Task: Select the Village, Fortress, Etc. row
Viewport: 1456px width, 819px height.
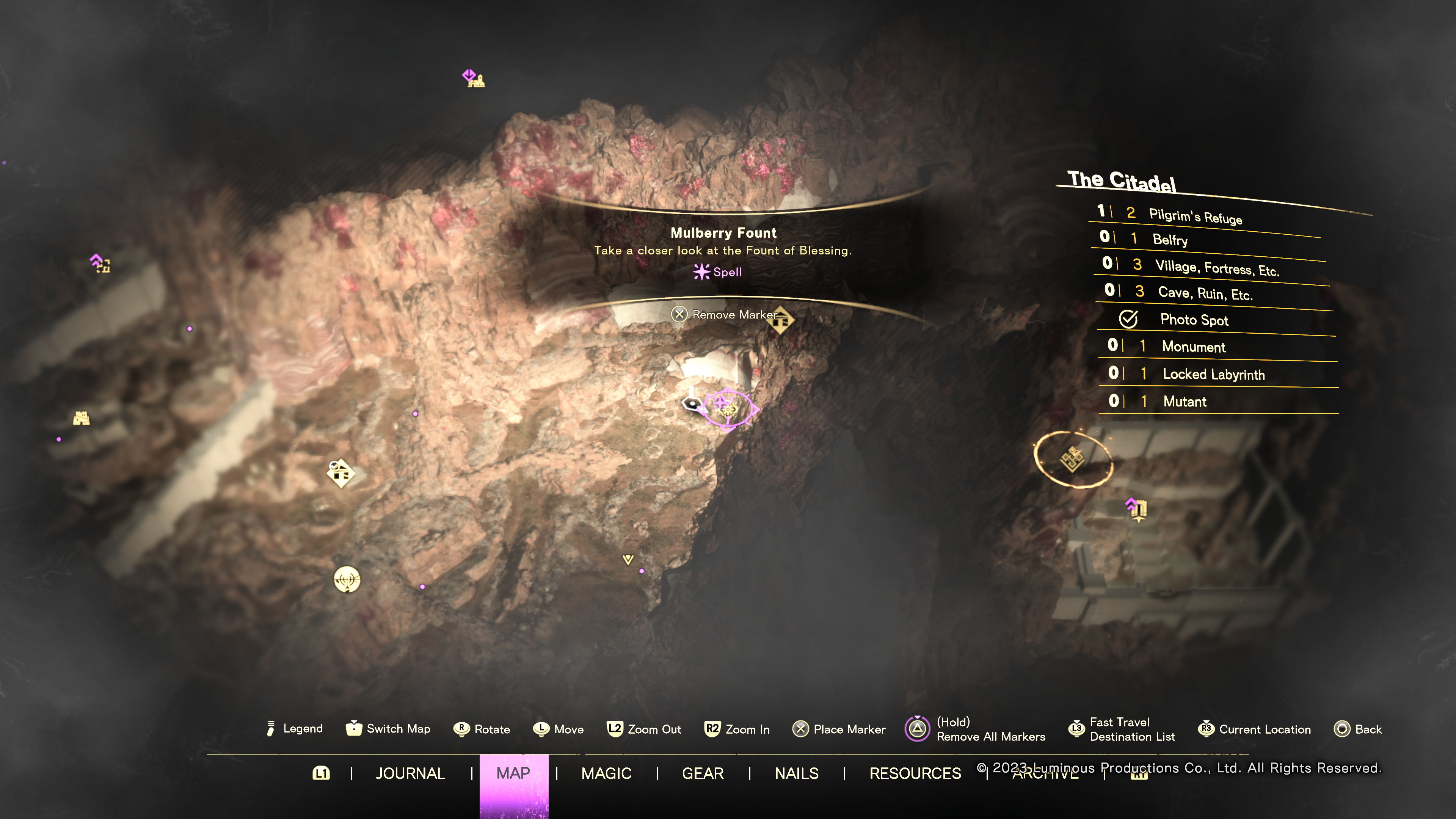Action: click(1216, 267)
